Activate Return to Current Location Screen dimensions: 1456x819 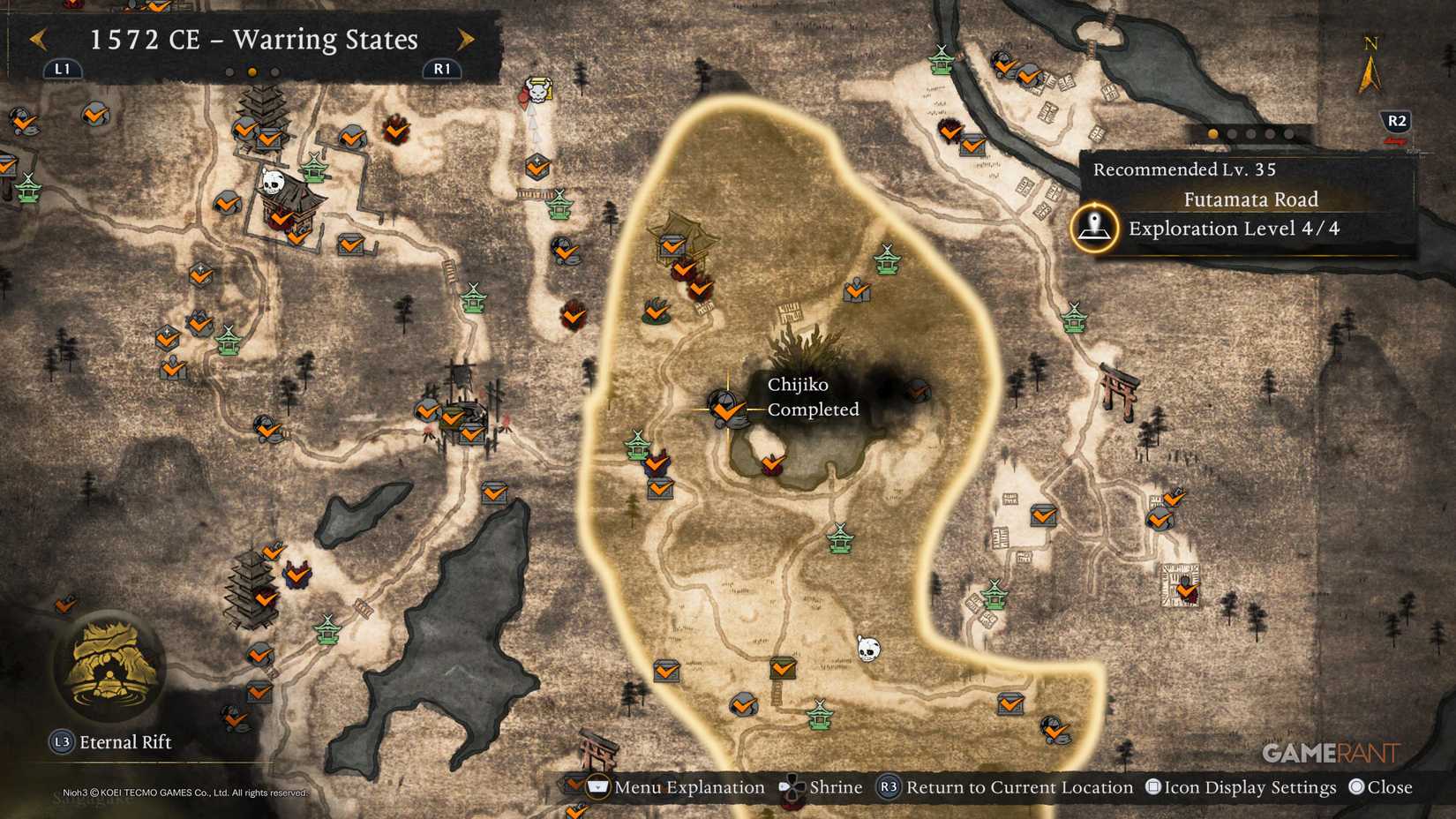pyautogui.click(x=1017, y=786)
